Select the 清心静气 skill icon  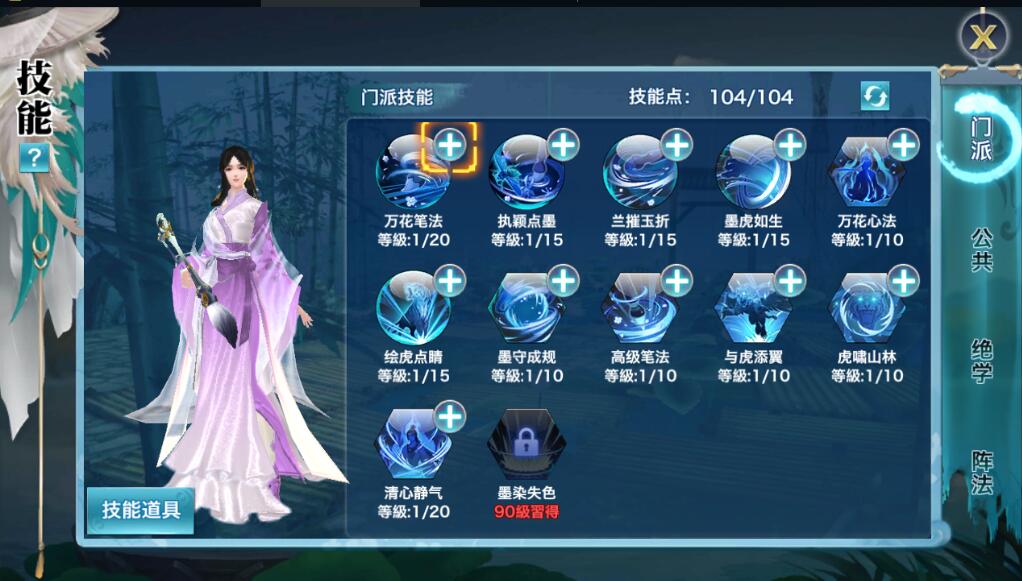click(413, 446)
